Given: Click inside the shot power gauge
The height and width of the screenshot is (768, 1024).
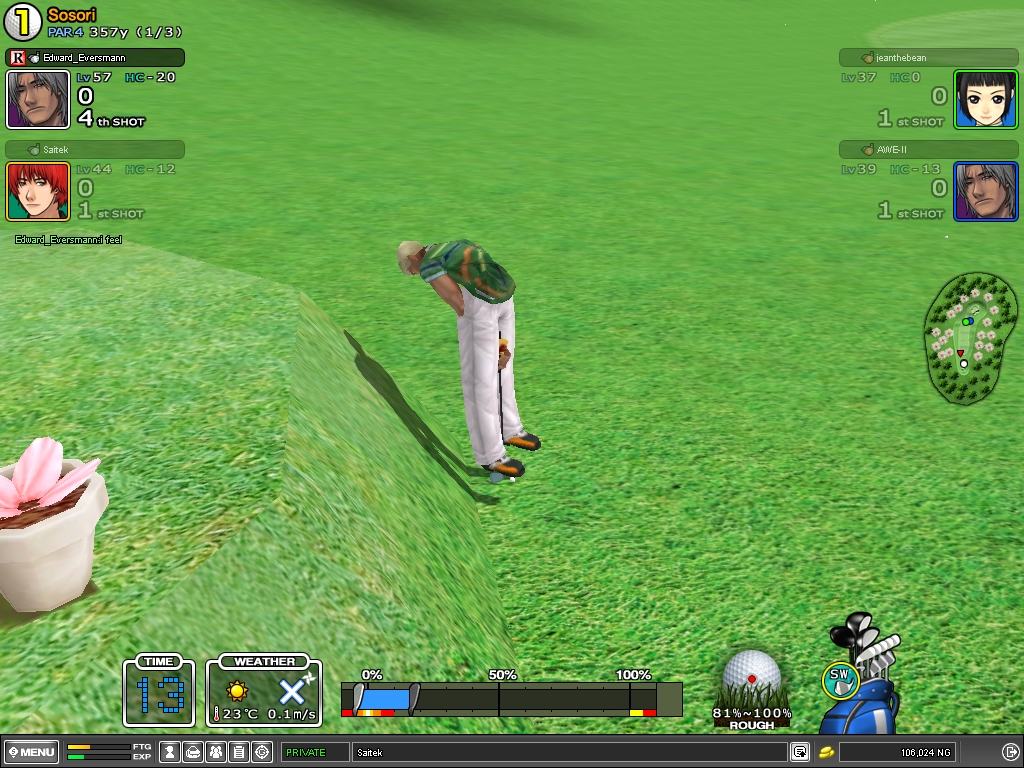Looking at the screenshot, I should tap(510, 698).
